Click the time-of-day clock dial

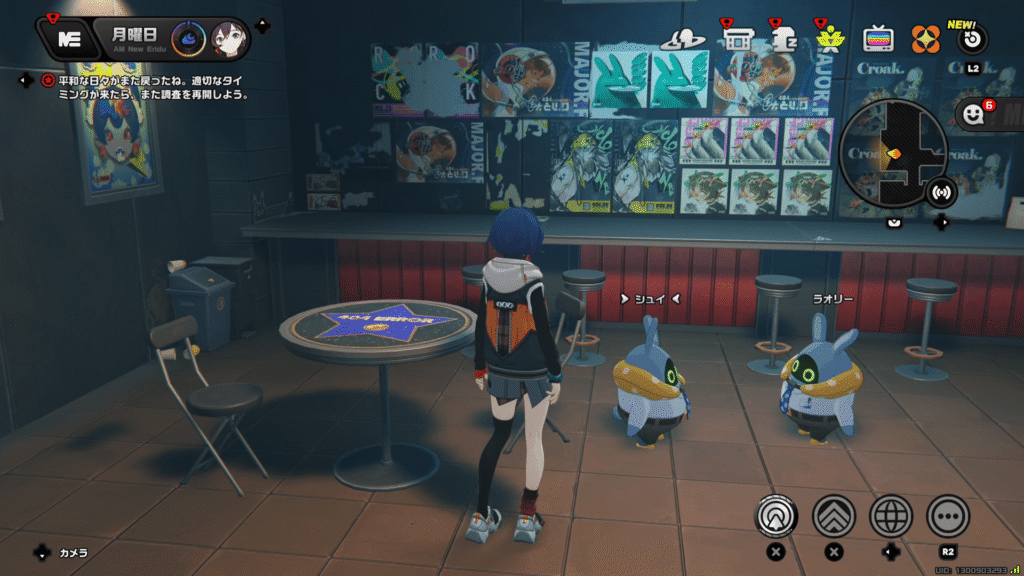(x=188, y=40)
